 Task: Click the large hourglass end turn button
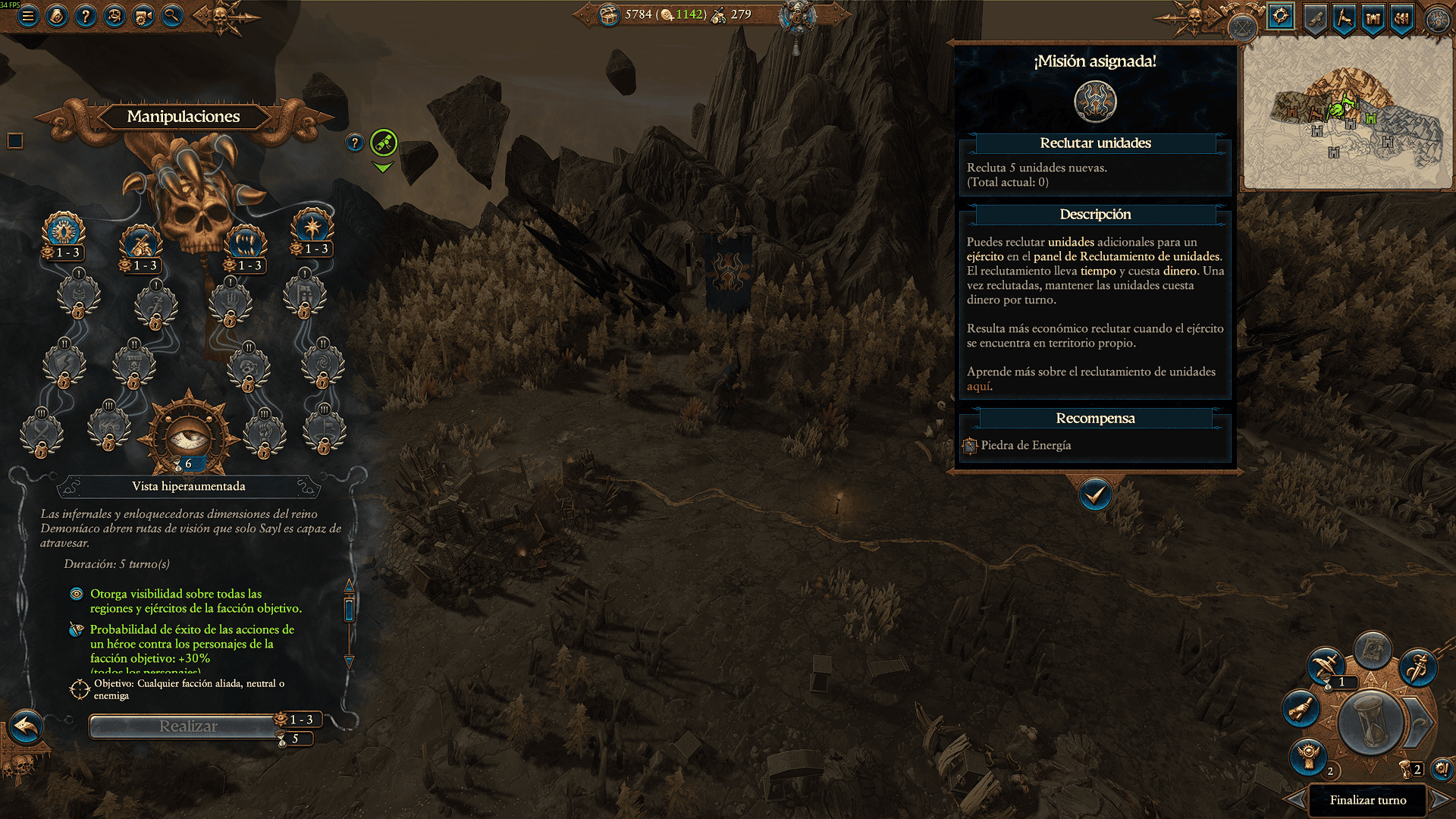pyautogui.click(x=1370, y=723)
